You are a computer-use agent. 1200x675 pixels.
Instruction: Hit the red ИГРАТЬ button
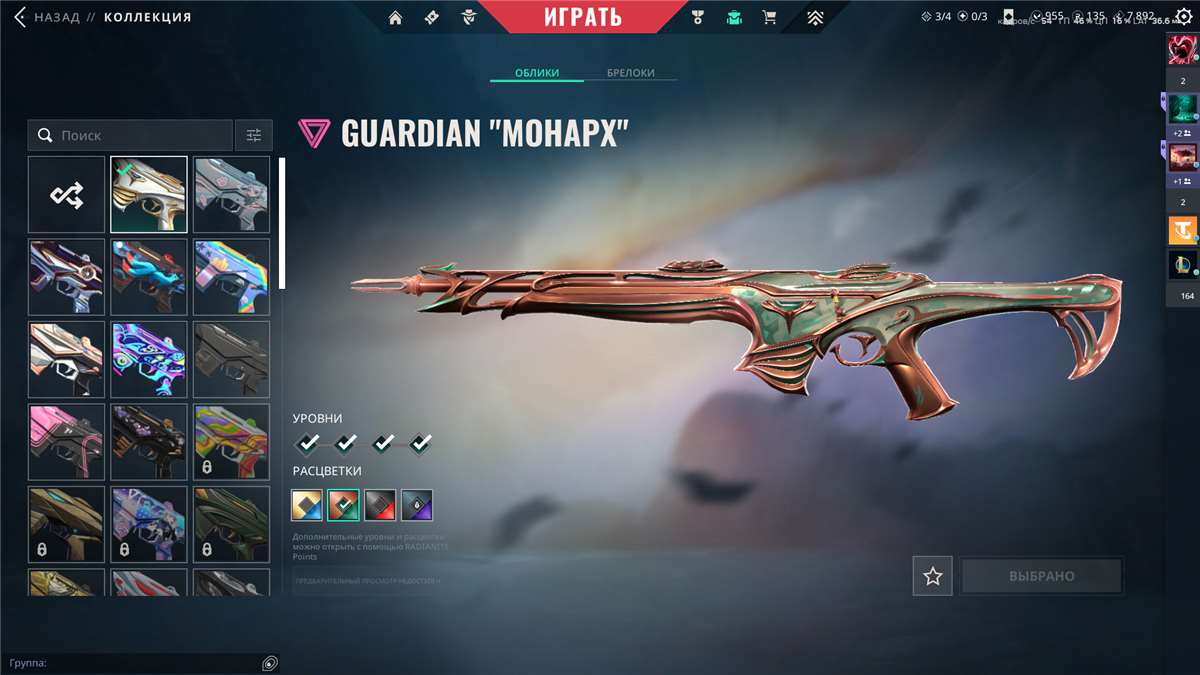coord(583,17)
